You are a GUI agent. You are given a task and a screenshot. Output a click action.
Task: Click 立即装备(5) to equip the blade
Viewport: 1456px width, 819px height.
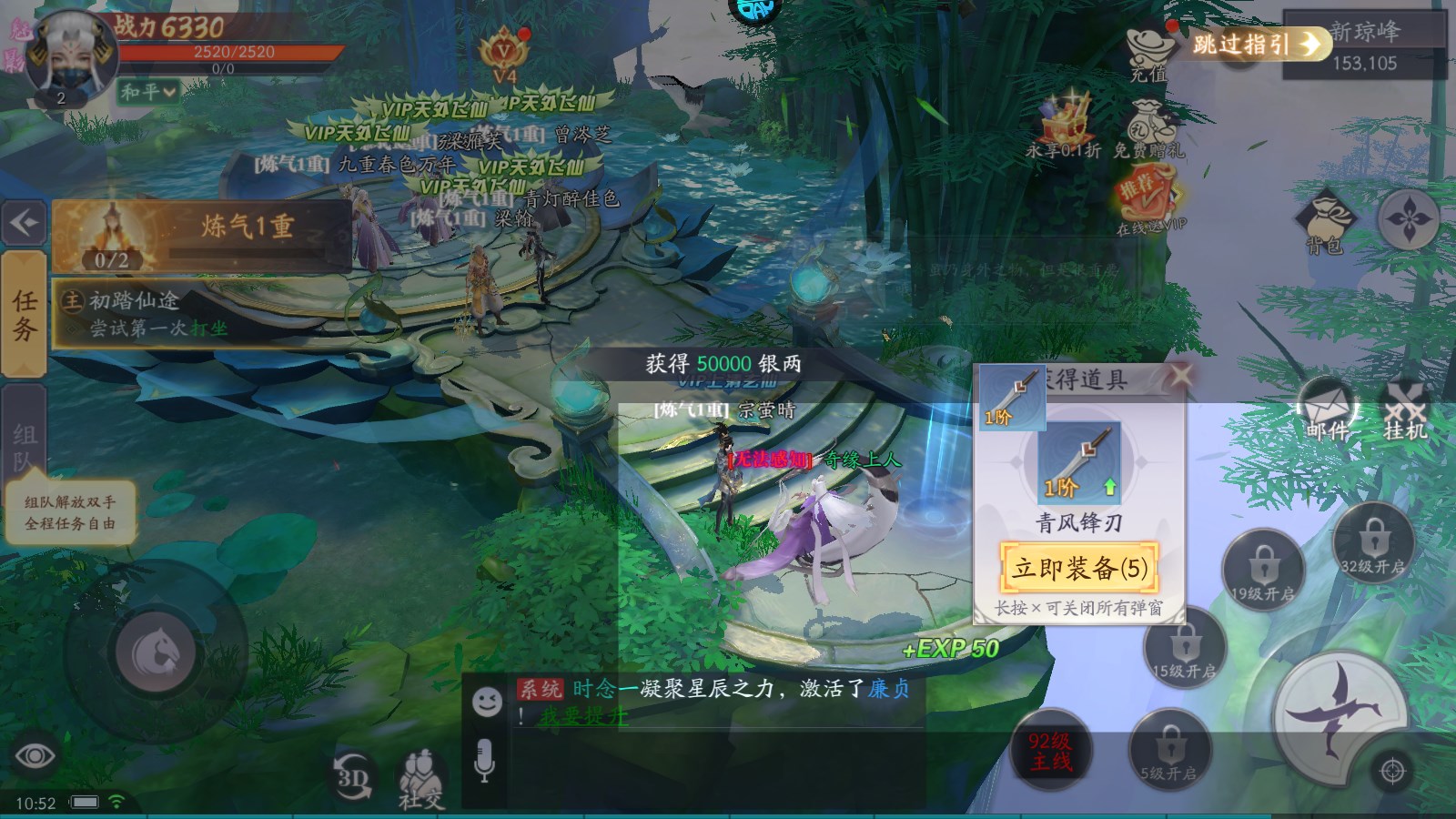[1078, 568]
